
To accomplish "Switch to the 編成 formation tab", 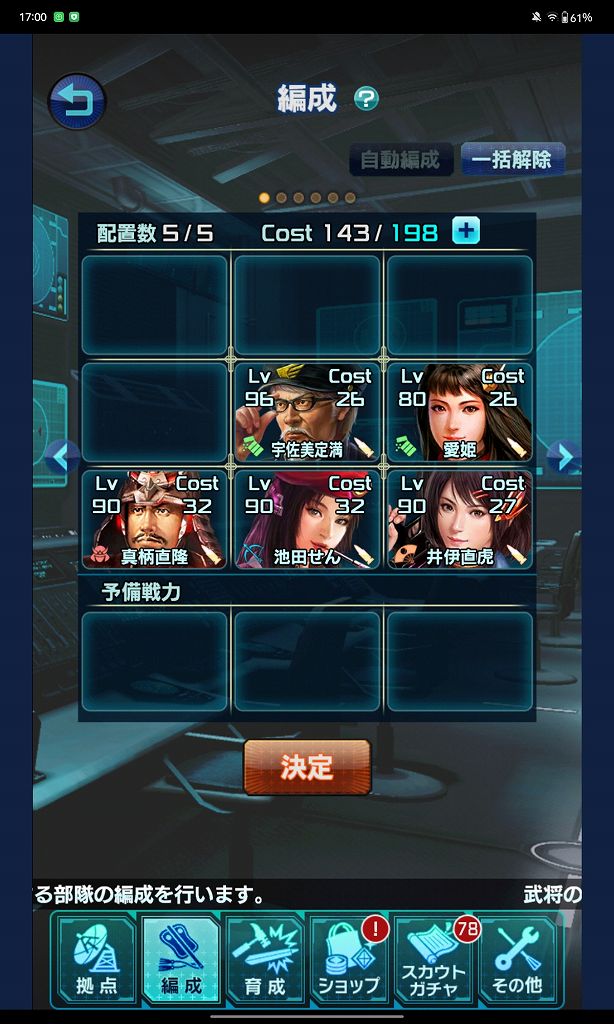I will click(x=181, y=960).
